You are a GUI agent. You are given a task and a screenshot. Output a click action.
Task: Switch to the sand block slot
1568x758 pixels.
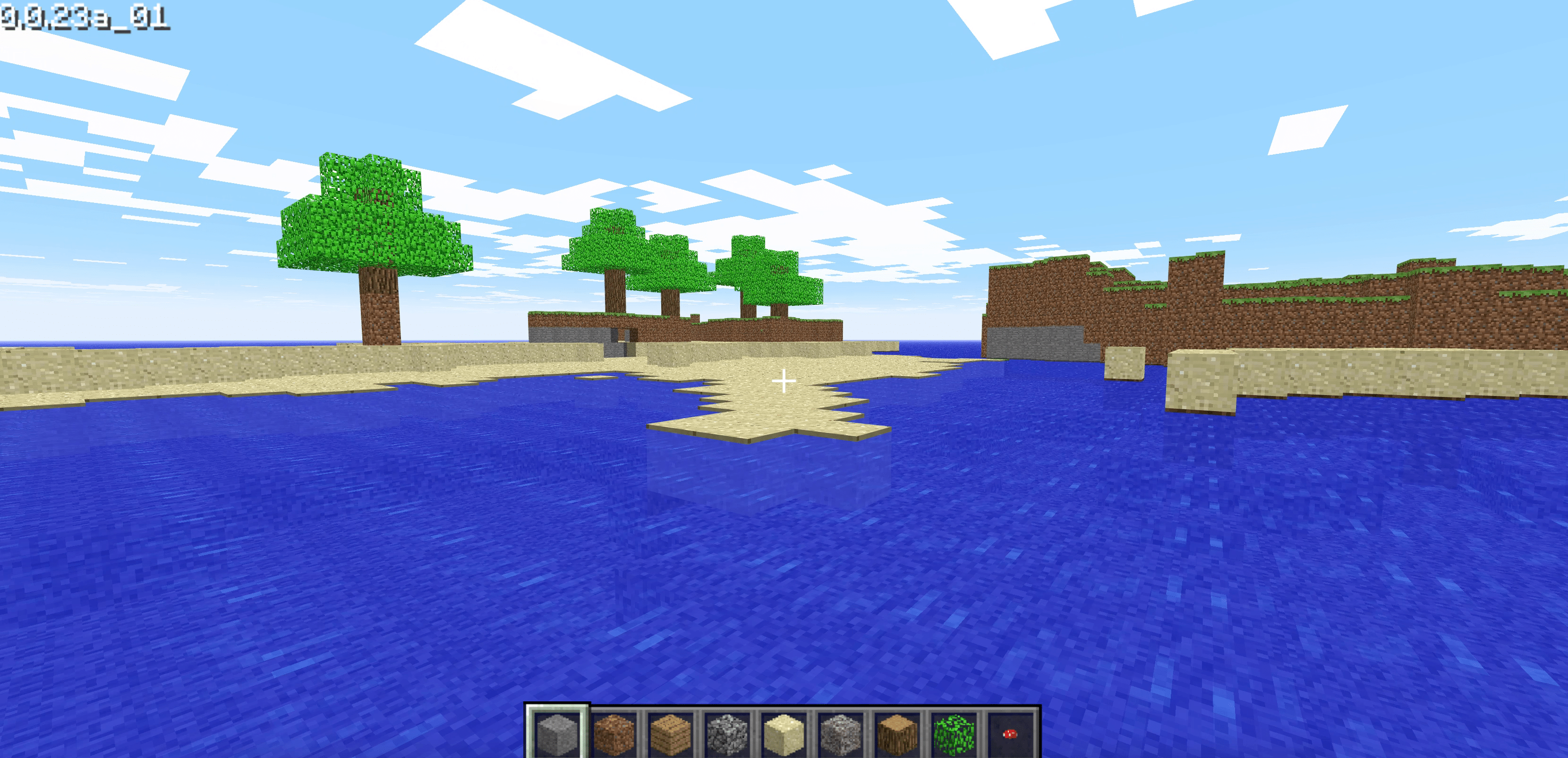coord(784,733)
